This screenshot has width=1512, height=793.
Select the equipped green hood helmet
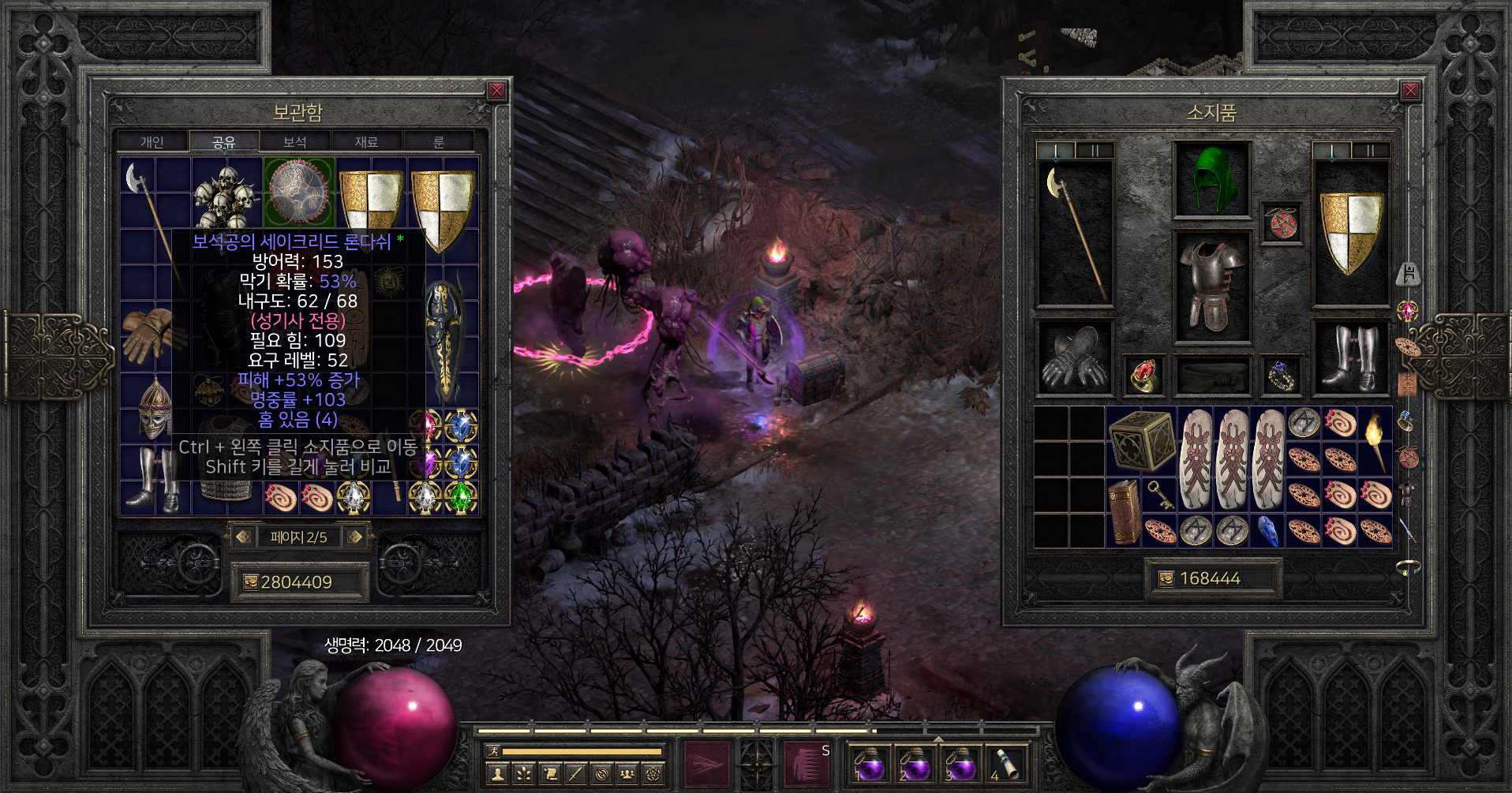click(1212, 178)
